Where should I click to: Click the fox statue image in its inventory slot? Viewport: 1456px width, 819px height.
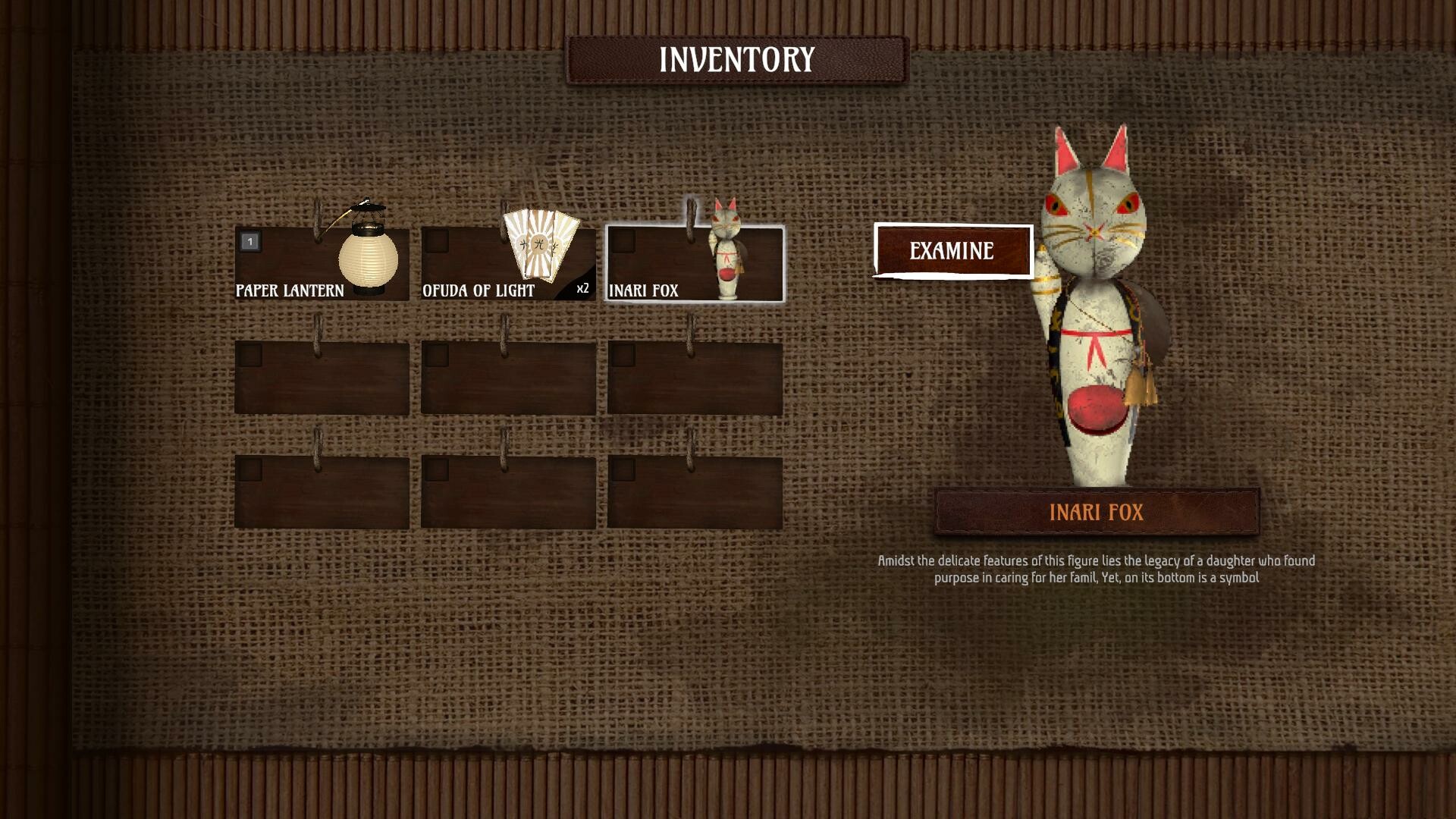[726, 250]
